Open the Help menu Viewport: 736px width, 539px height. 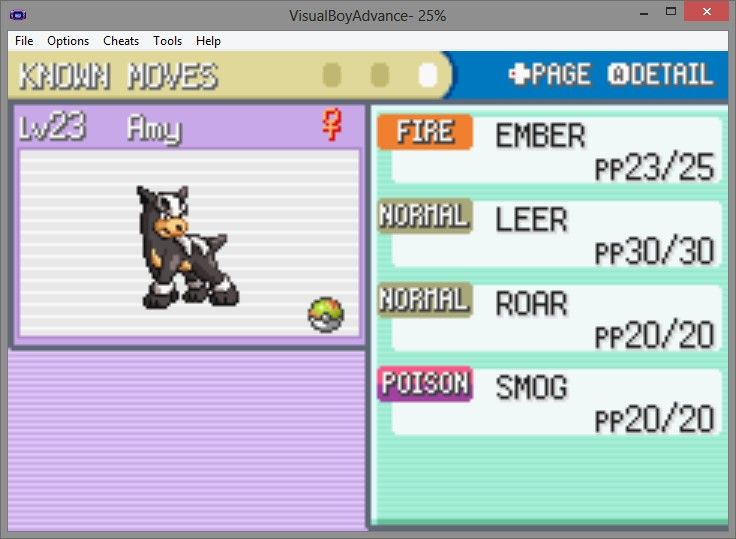[x=208, y=41]
